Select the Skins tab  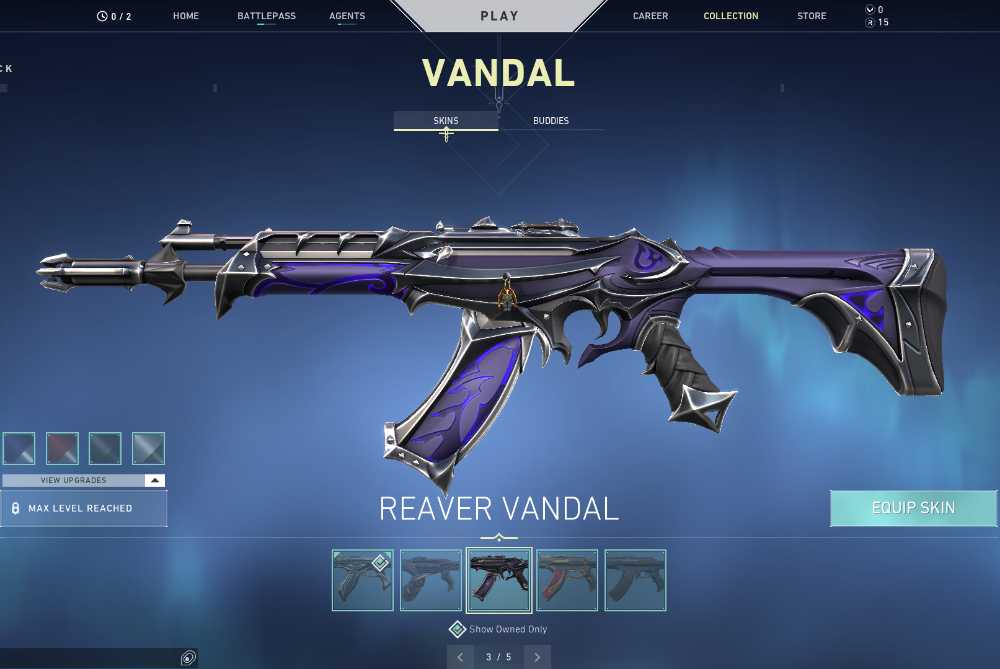click(446, 121)
